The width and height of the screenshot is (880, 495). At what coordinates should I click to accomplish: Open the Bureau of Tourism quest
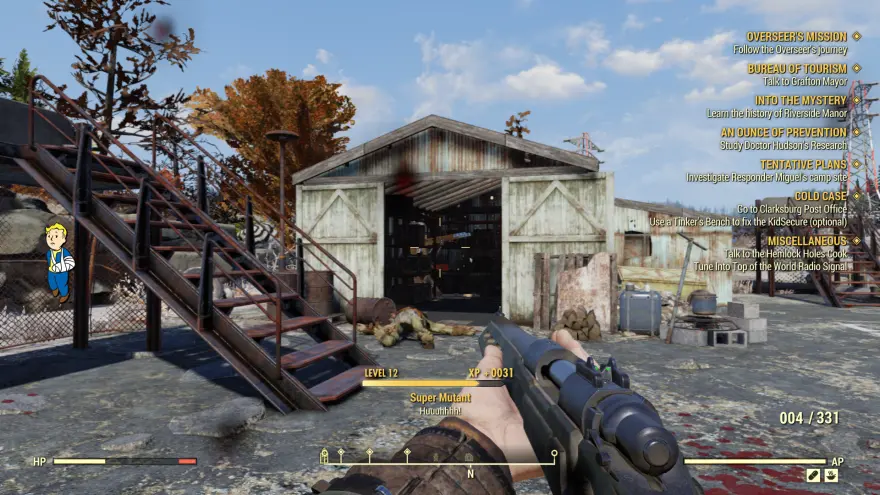(x=796, y=69)
